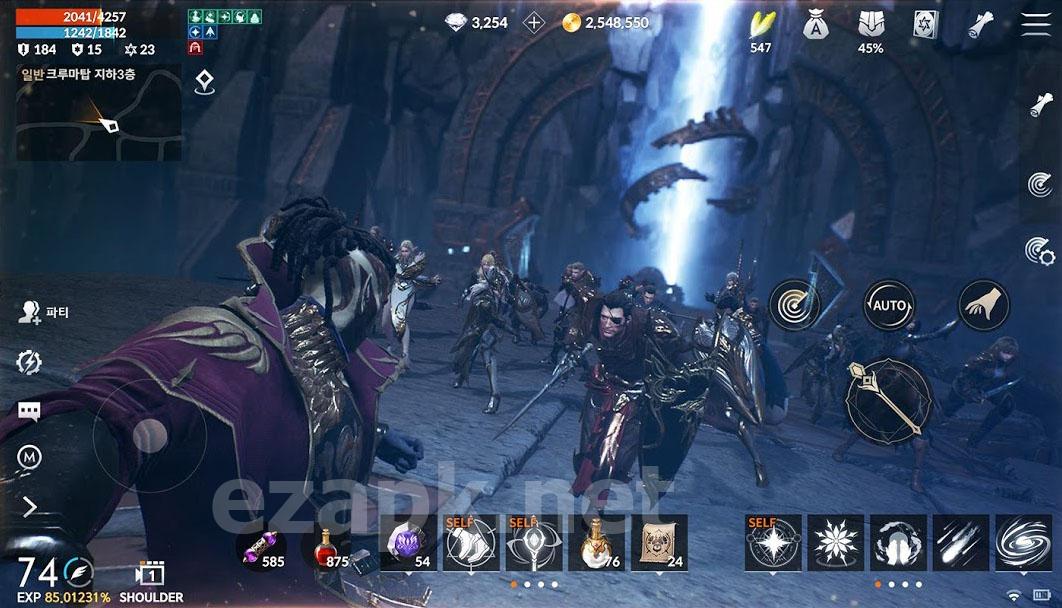
Task: Cast the falling meteor streaks skill
Action: [x=961, y=543]
